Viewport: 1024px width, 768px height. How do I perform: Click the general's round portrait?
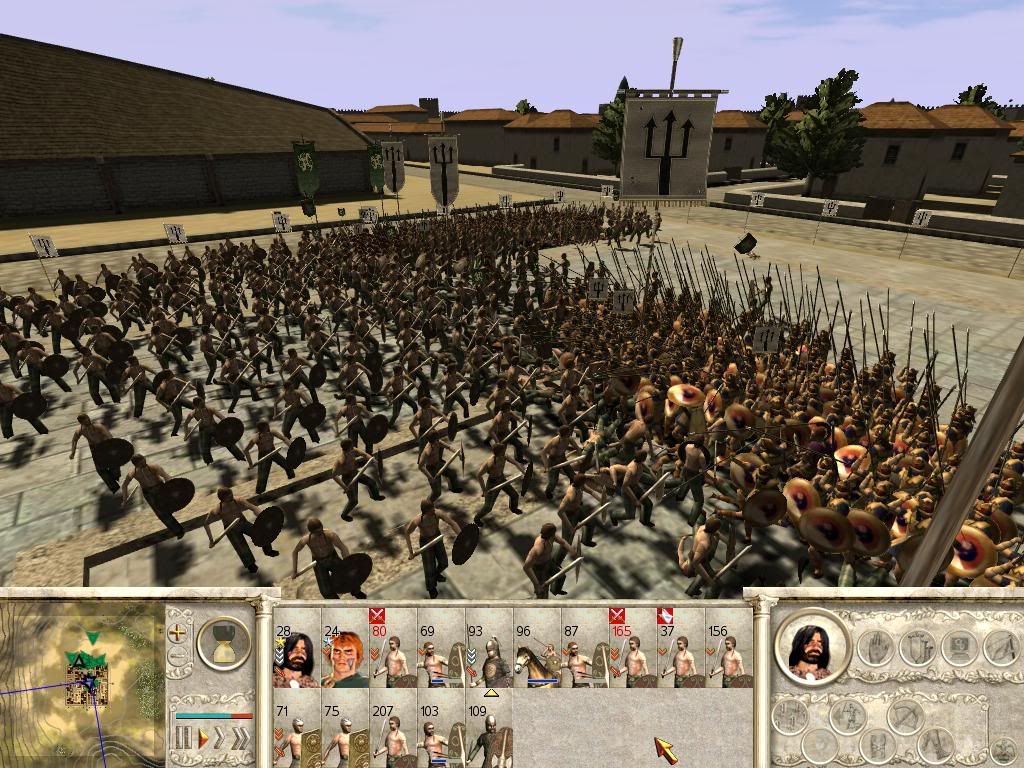point(813,647)
